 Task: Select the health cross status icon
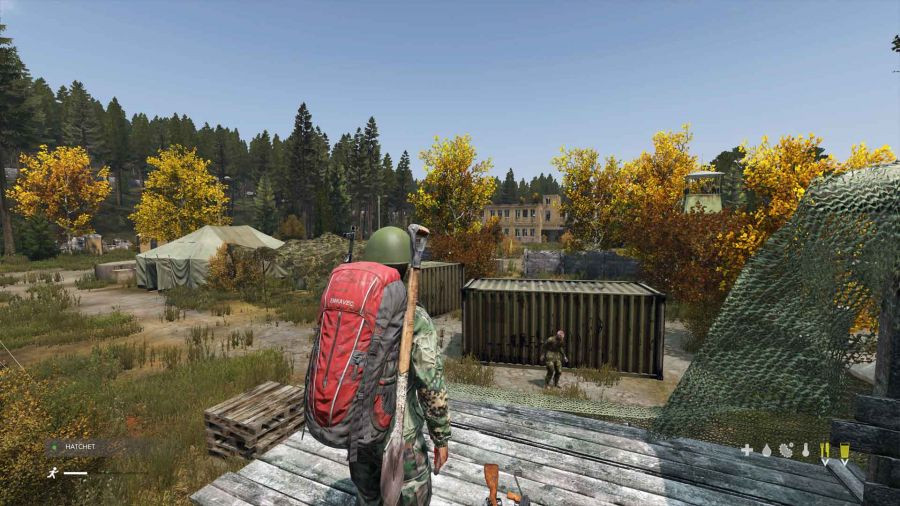pos(746,450)
